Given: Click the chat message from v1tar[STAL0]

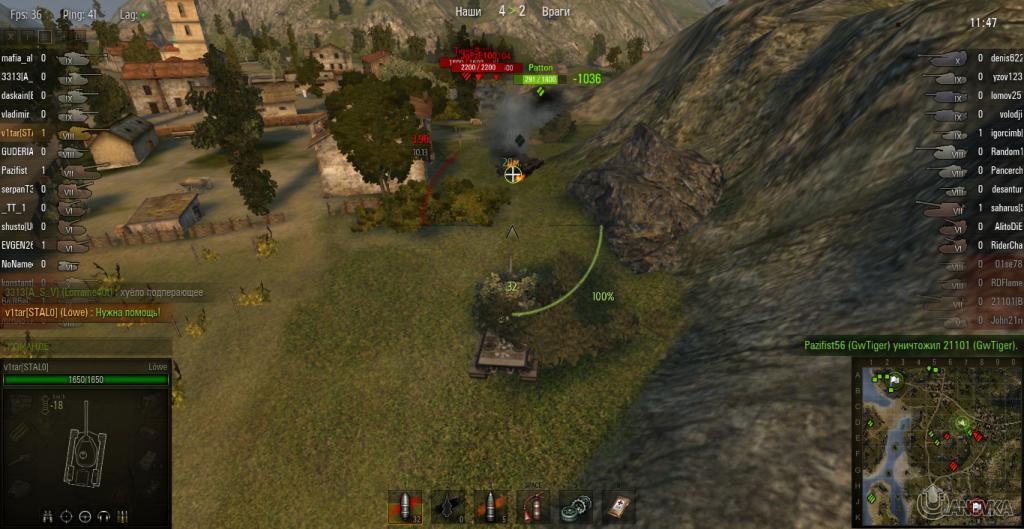Looking at the screenshot, I should click(x=81, y=312).
